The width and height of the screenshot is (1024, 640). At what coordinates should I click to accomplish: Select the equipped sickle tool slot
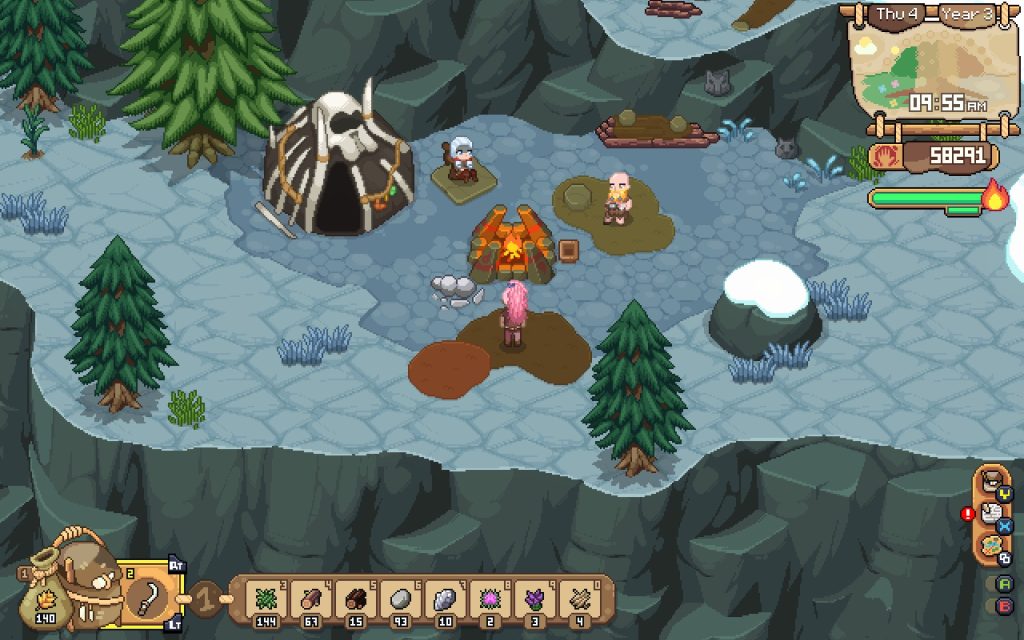coord(149,597)
